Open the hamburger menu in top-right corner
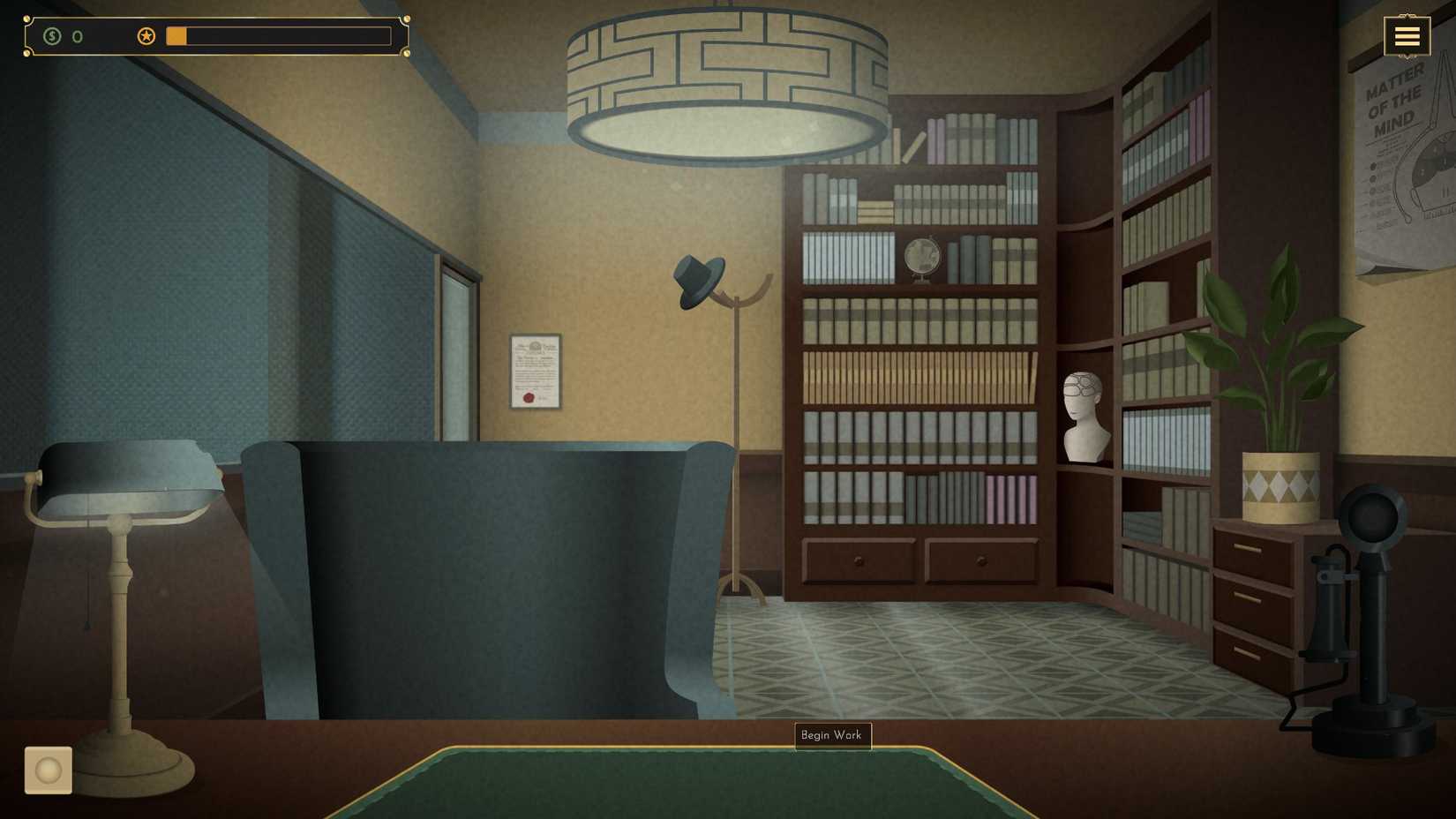This screenshot has width=1456, height=819. click(x=1407, y=35)
